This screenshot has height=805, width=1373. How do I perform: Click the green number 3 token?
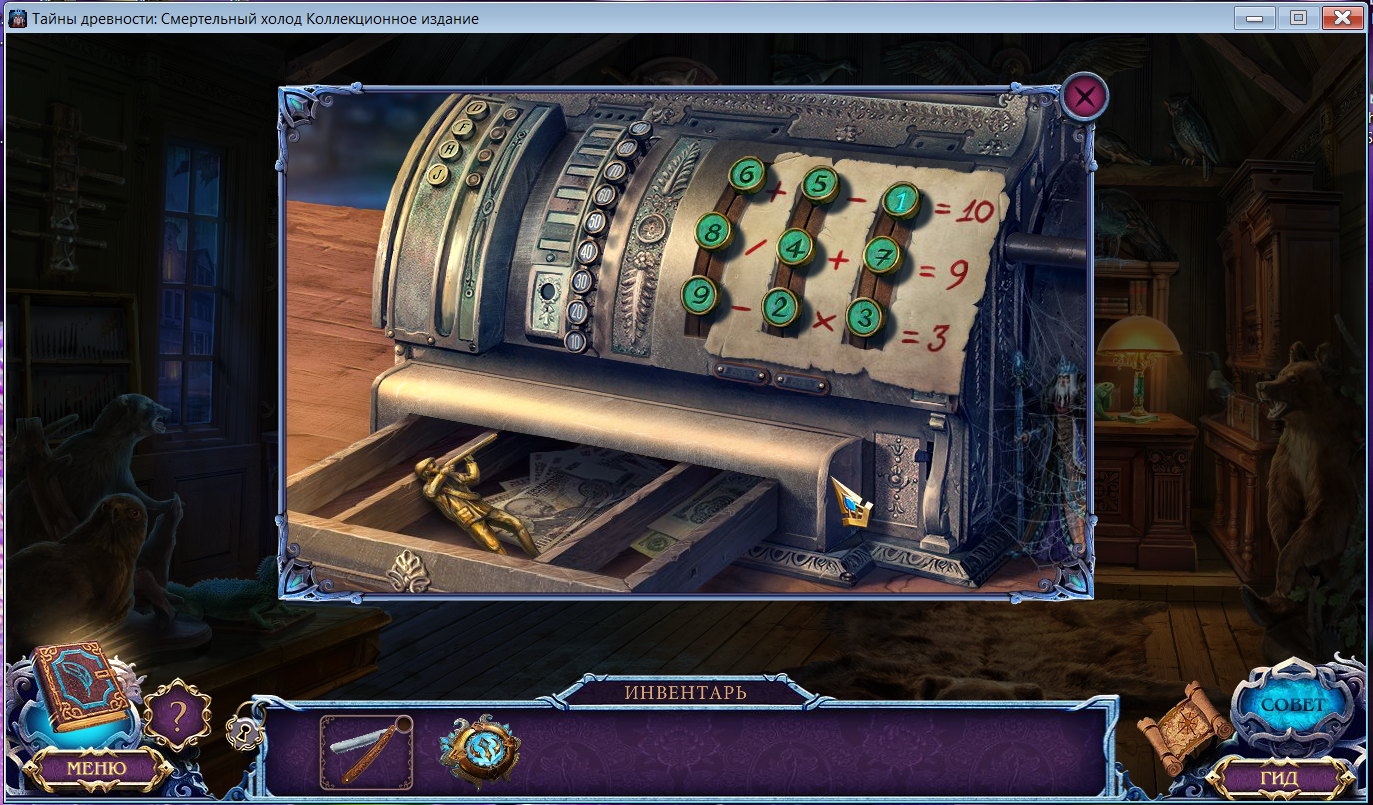click(865, 317)
